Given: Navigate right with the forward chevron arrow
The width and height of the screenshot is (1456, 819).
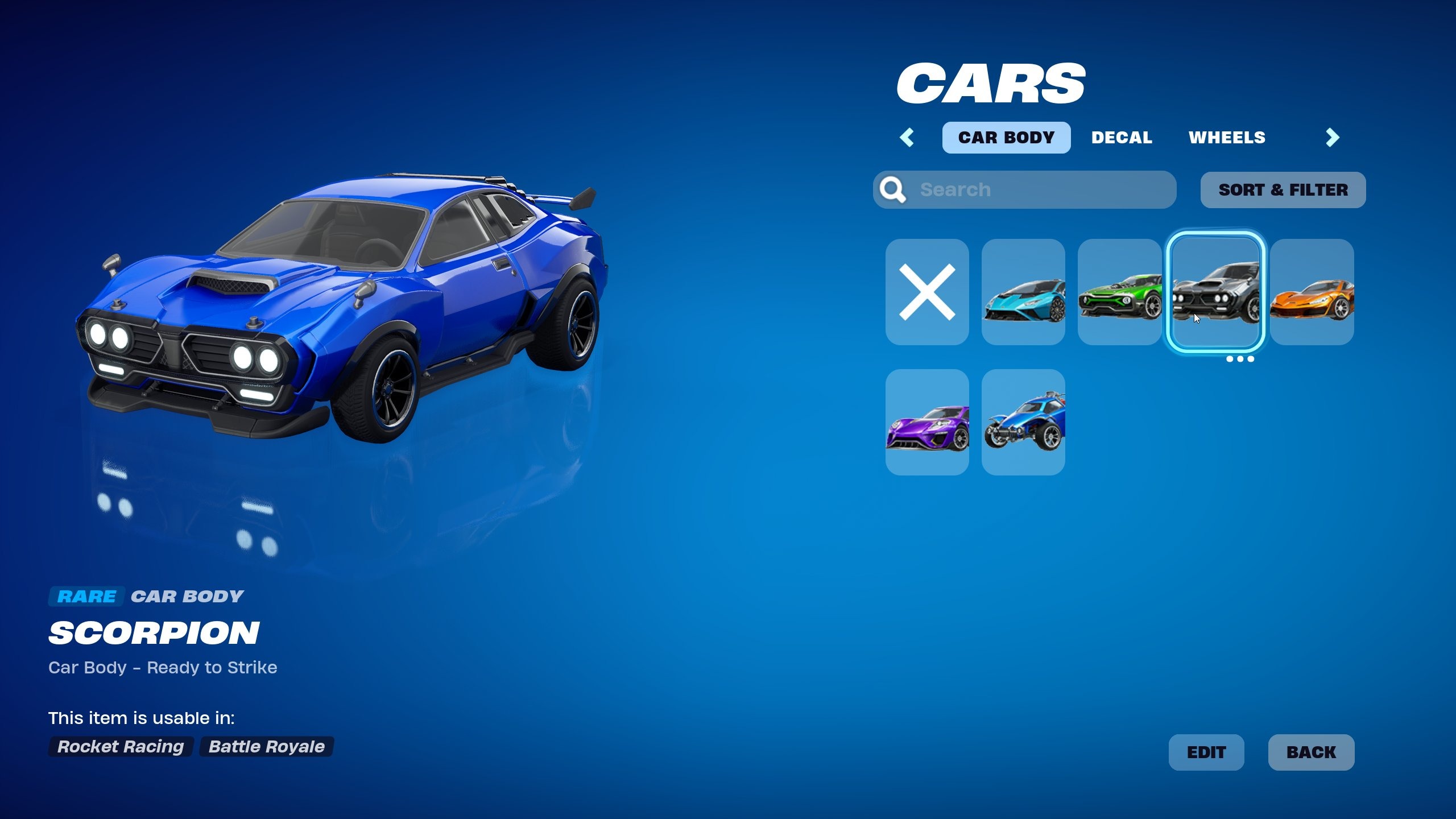Looking at the screenshot, I should click(x=1332, y=137).
